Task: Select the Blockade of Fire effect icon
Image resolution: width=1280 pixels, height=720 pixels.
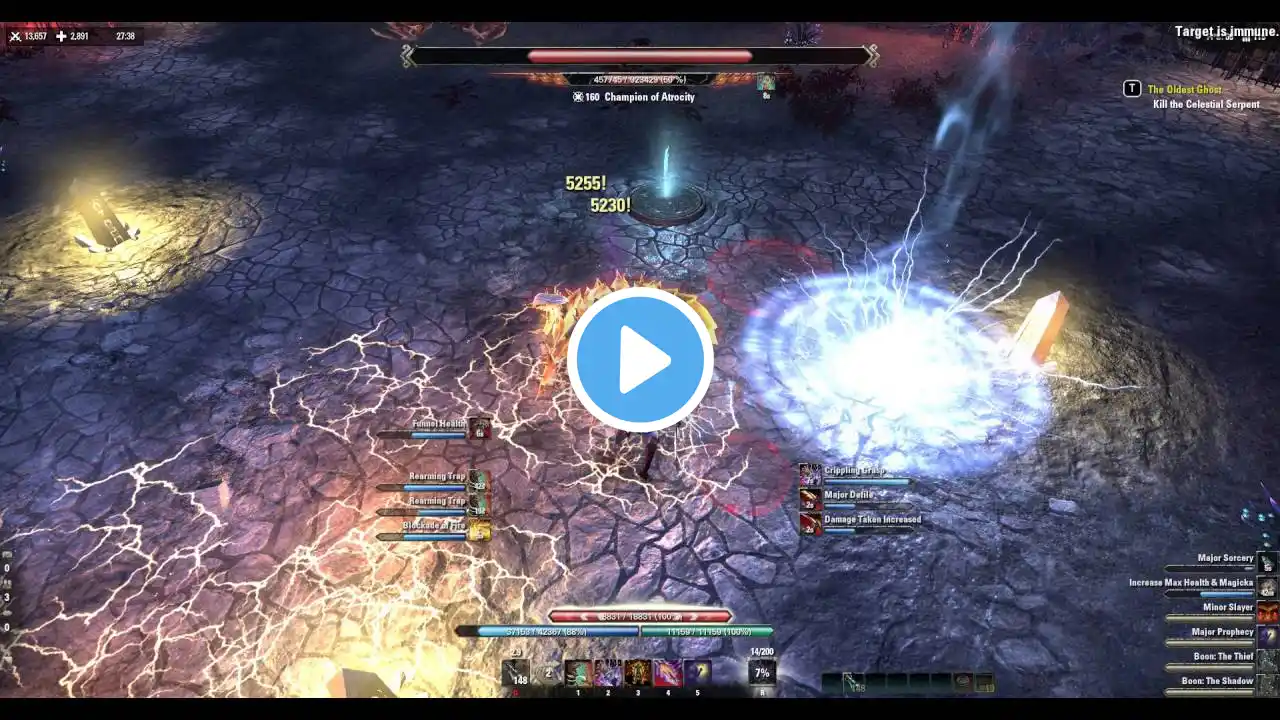Action: point(480,531)
